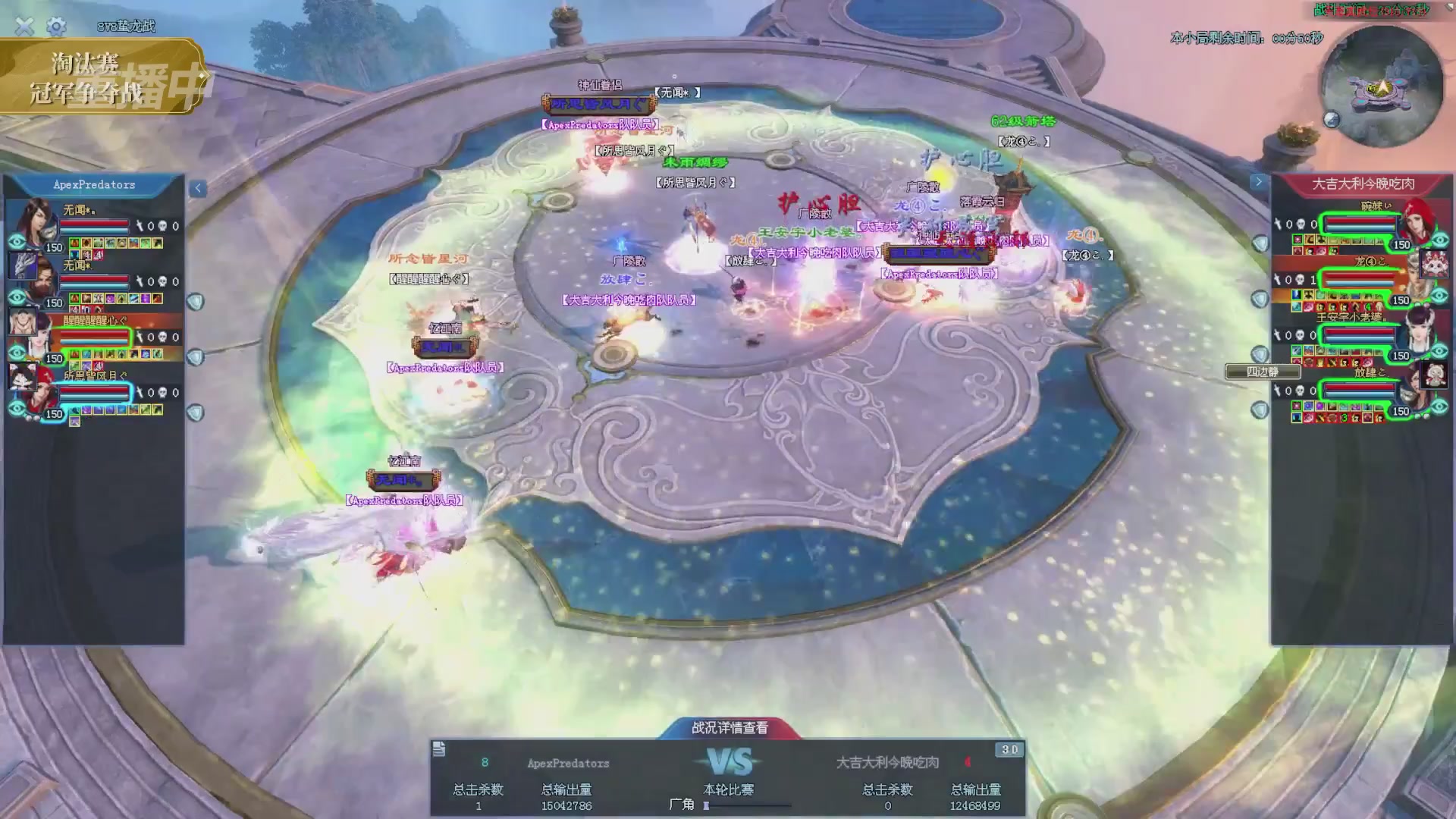This screenshot has width=1456, height=819.
Task: Select the red-hooded 碗妹 player portrait
Action: pyautogui.click(x=1417, y=218)
